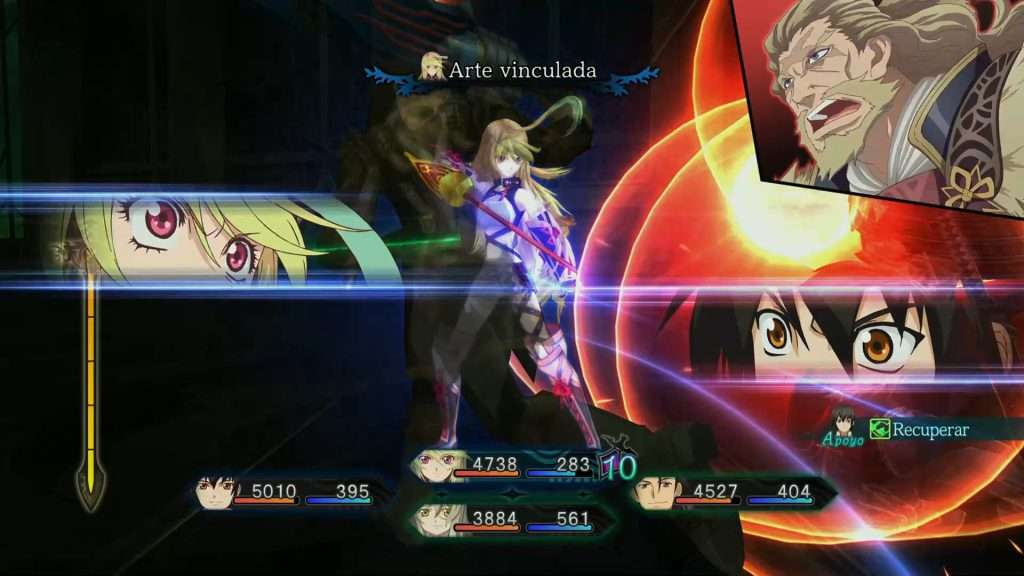Viewport: 1024px width, 576px height.
Task: Click the Apoyo partner portrait
Action: (x=842, y=422)
